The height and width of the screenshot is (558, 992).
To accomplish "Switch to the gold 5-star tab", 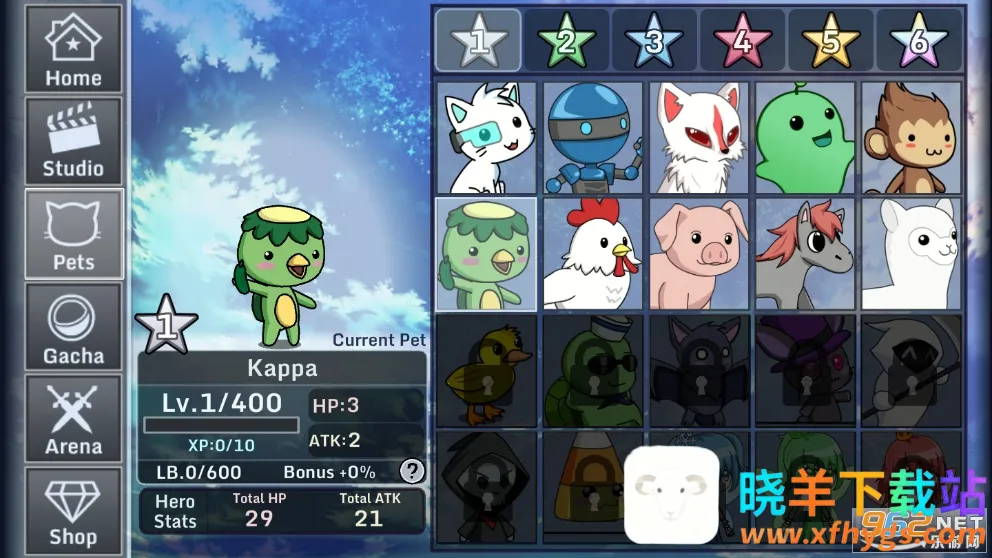I will point(830,41).
